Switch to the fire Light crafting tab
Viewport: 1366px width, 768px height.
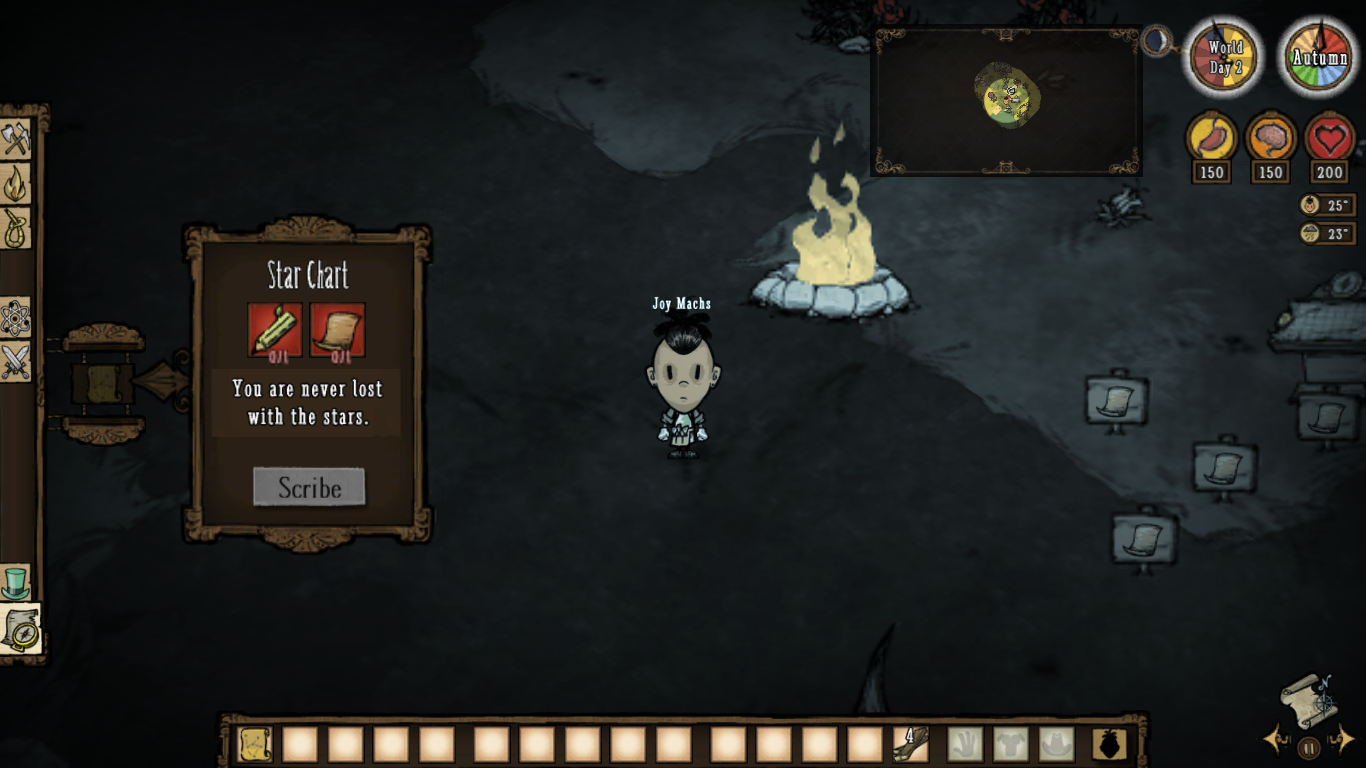click(x=16, y=183)
